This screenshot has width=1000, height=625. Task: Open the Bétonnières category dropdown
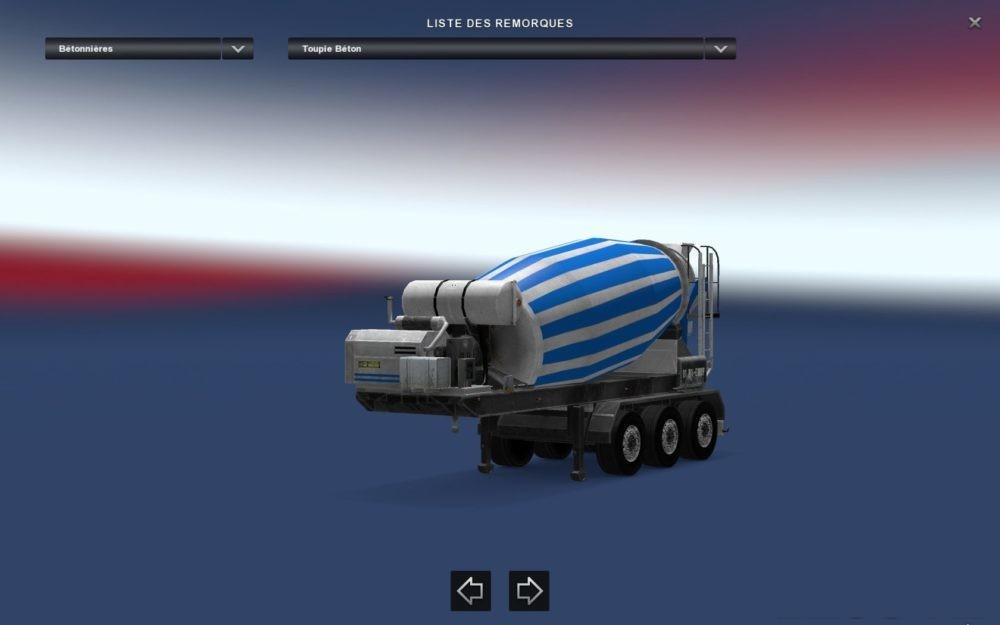point(237,48)
